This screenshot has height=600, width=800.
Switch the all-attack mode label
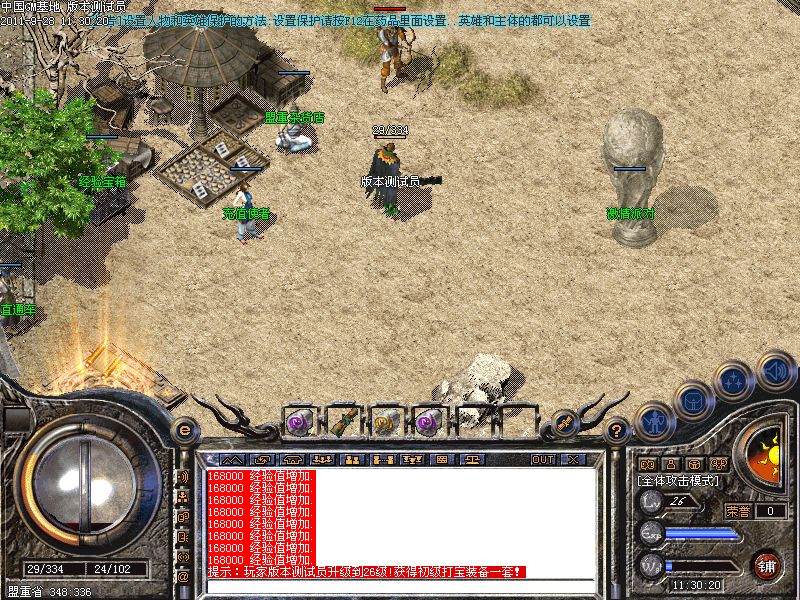[x=677, y=481]
